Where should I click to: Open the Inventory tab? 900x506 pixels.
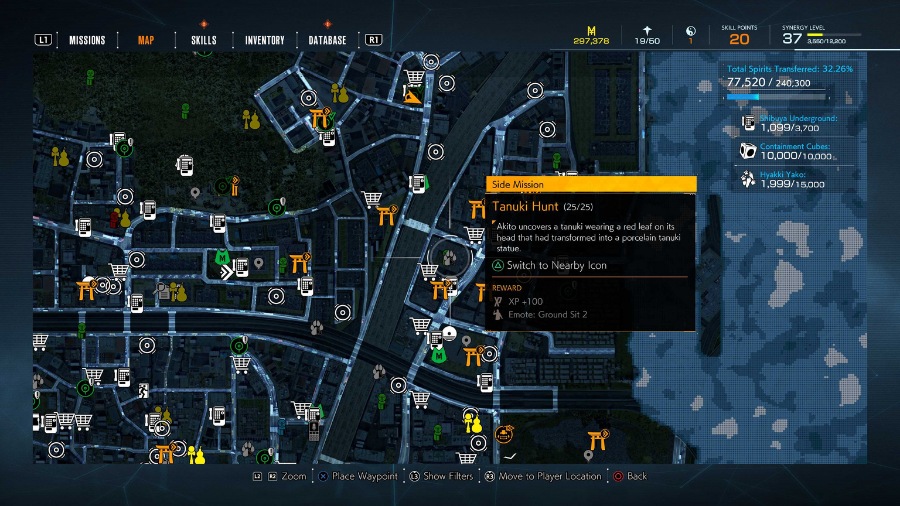click(264, 40)
